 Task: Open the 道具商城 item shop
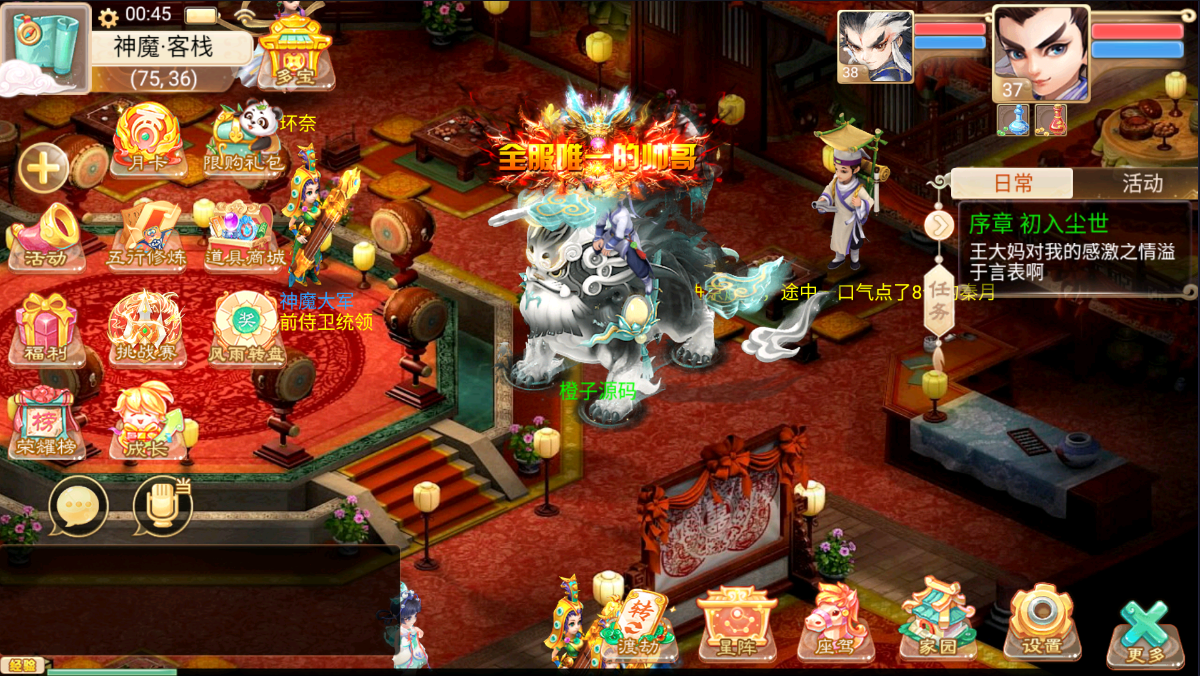(244, 236)
